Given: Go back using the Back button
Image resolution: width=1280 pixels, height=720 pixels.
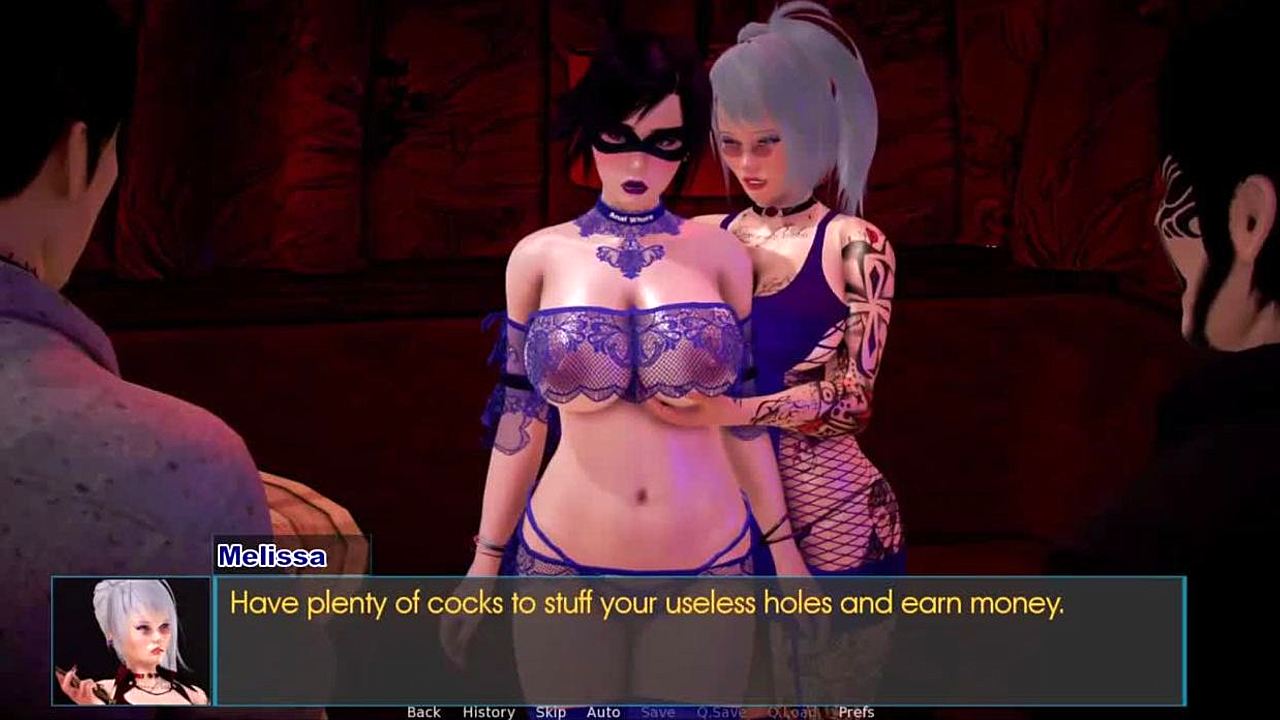Looking at the screenshot, I should tap(423, 712).
